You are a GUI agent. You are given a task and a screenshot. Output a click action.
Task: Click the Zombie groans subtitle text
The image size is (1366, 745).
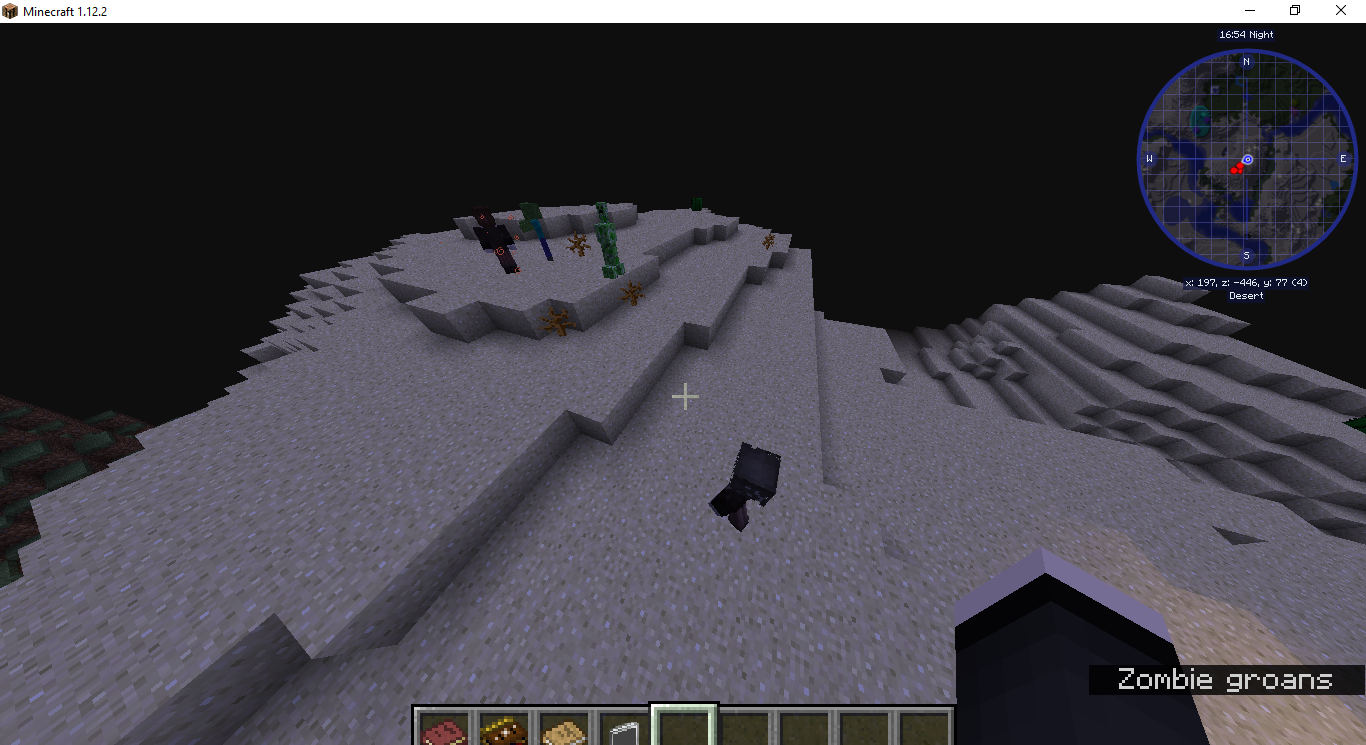1224,680
